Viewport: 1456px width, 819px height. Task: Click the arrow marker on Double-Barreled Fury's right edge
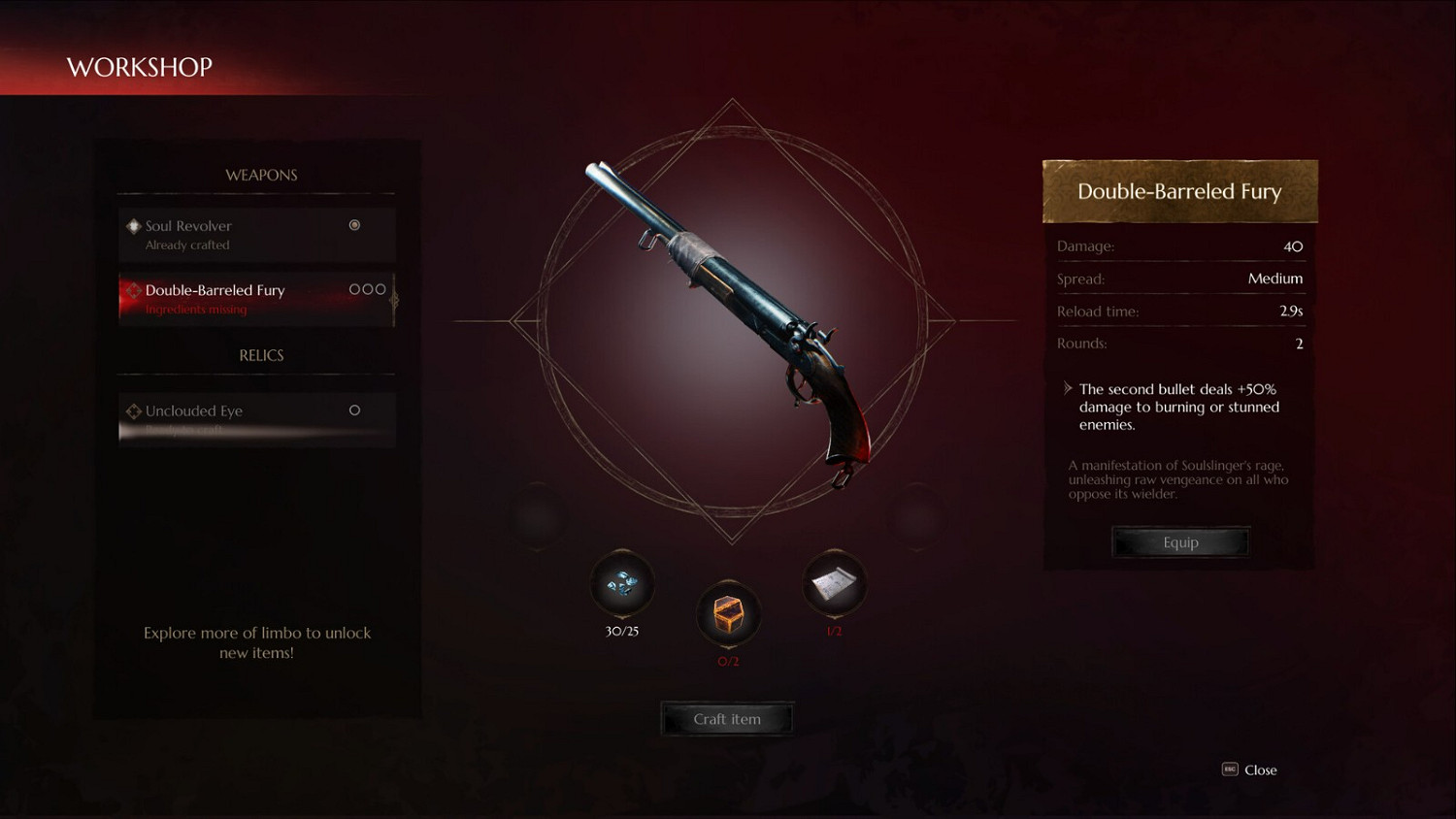[x=394, y=302]
